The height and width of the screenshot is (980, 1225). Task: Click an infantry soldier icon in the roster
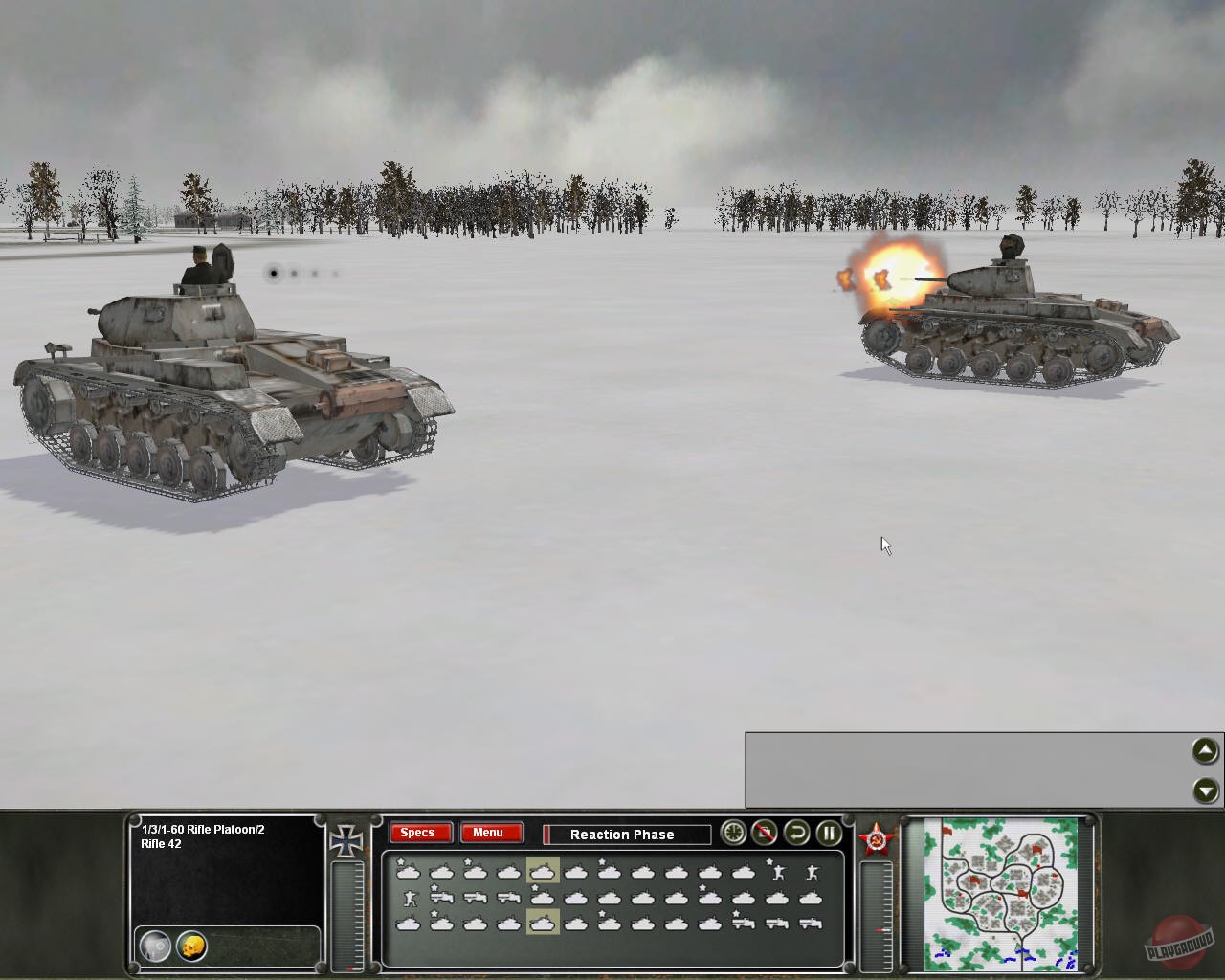[778, 872]
